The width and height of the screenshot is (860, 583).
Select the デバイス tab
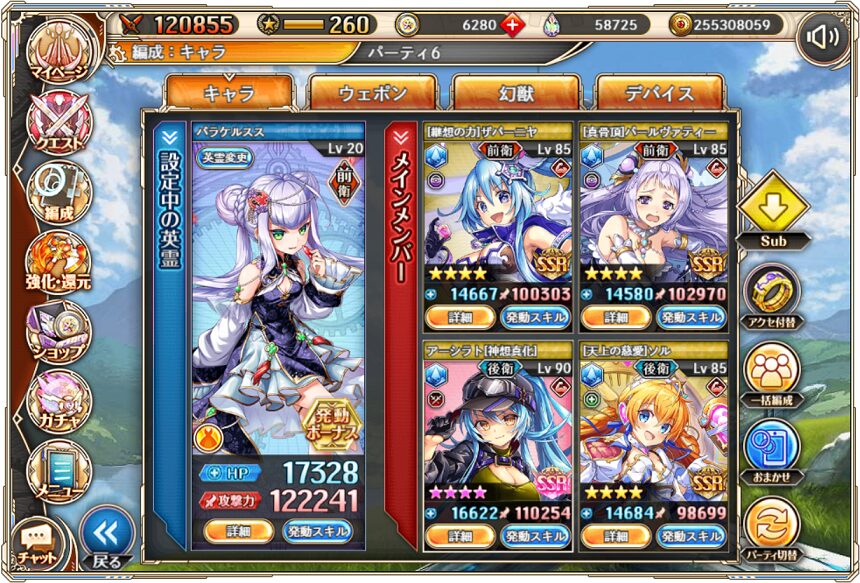[x=660, y=94]
